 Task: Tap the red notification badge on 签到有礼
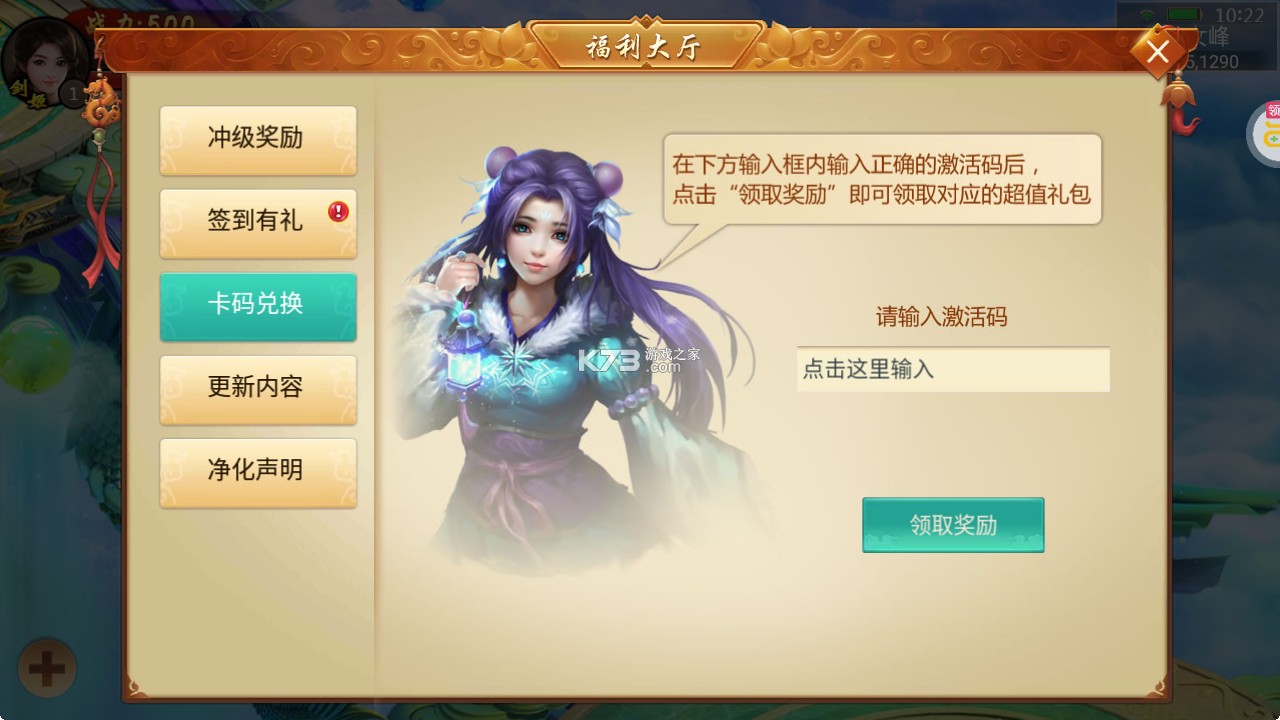[337, 212]
